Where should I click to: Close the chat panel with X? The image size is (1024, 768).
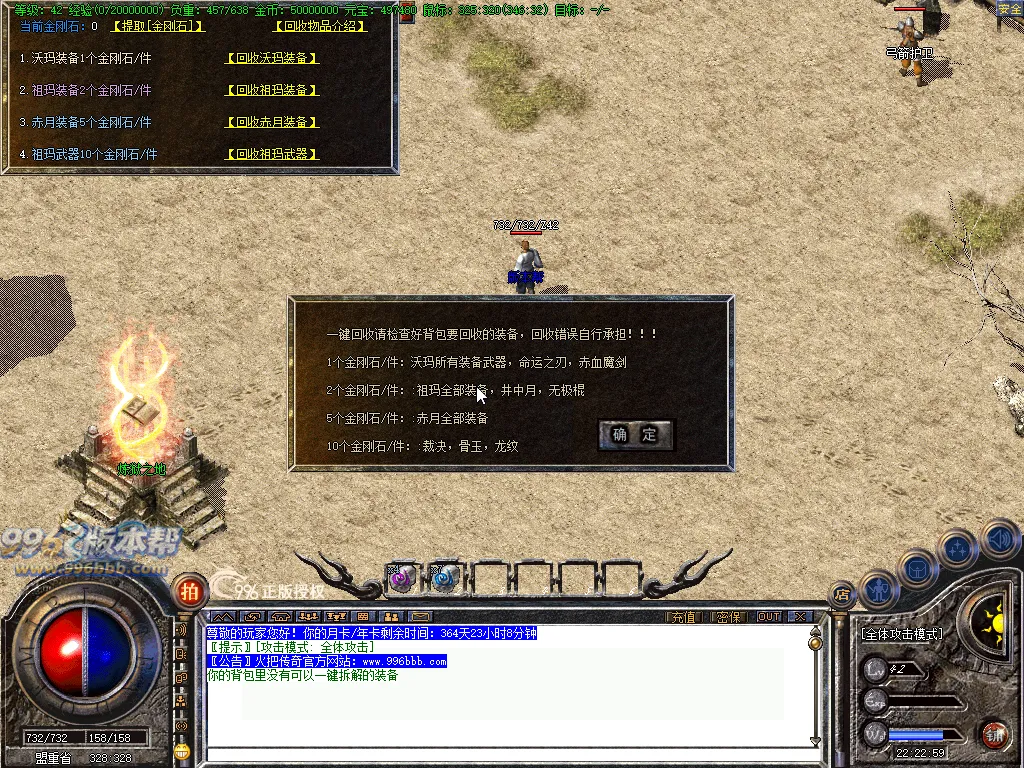(x=799, y=617)
